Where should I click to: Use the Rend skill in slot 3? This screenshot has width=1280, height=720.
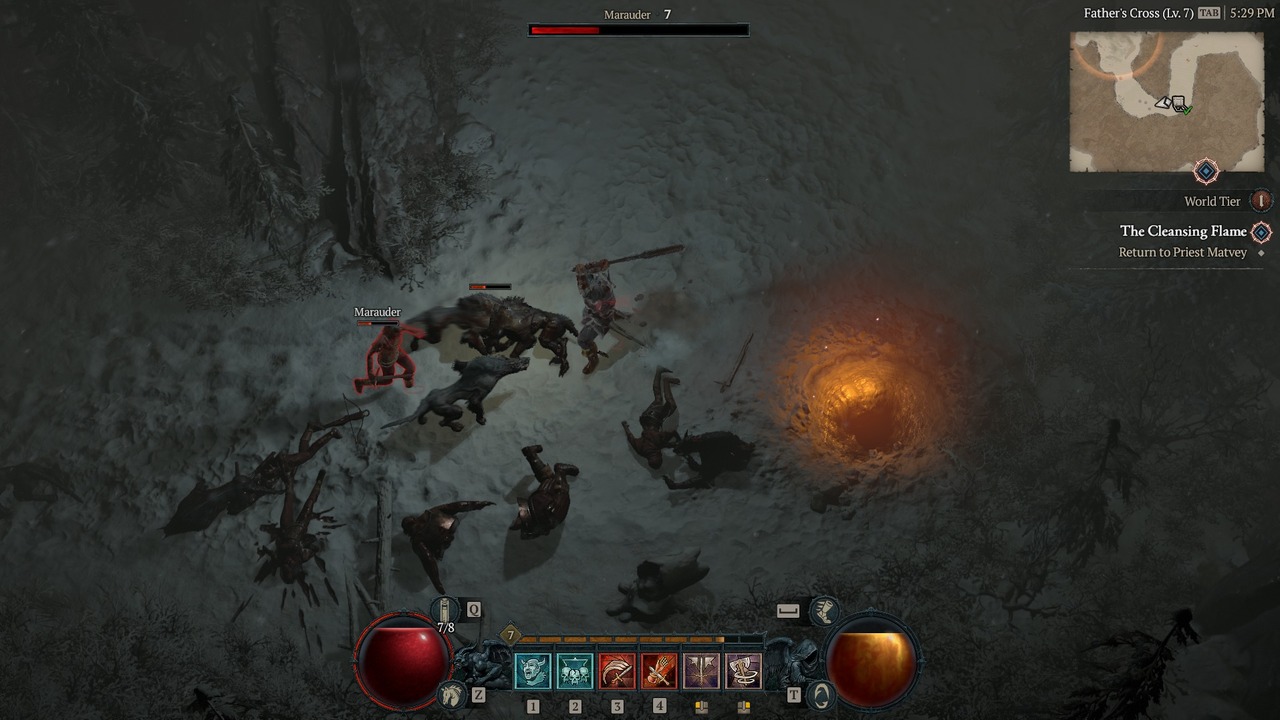(x=616, y=668)
